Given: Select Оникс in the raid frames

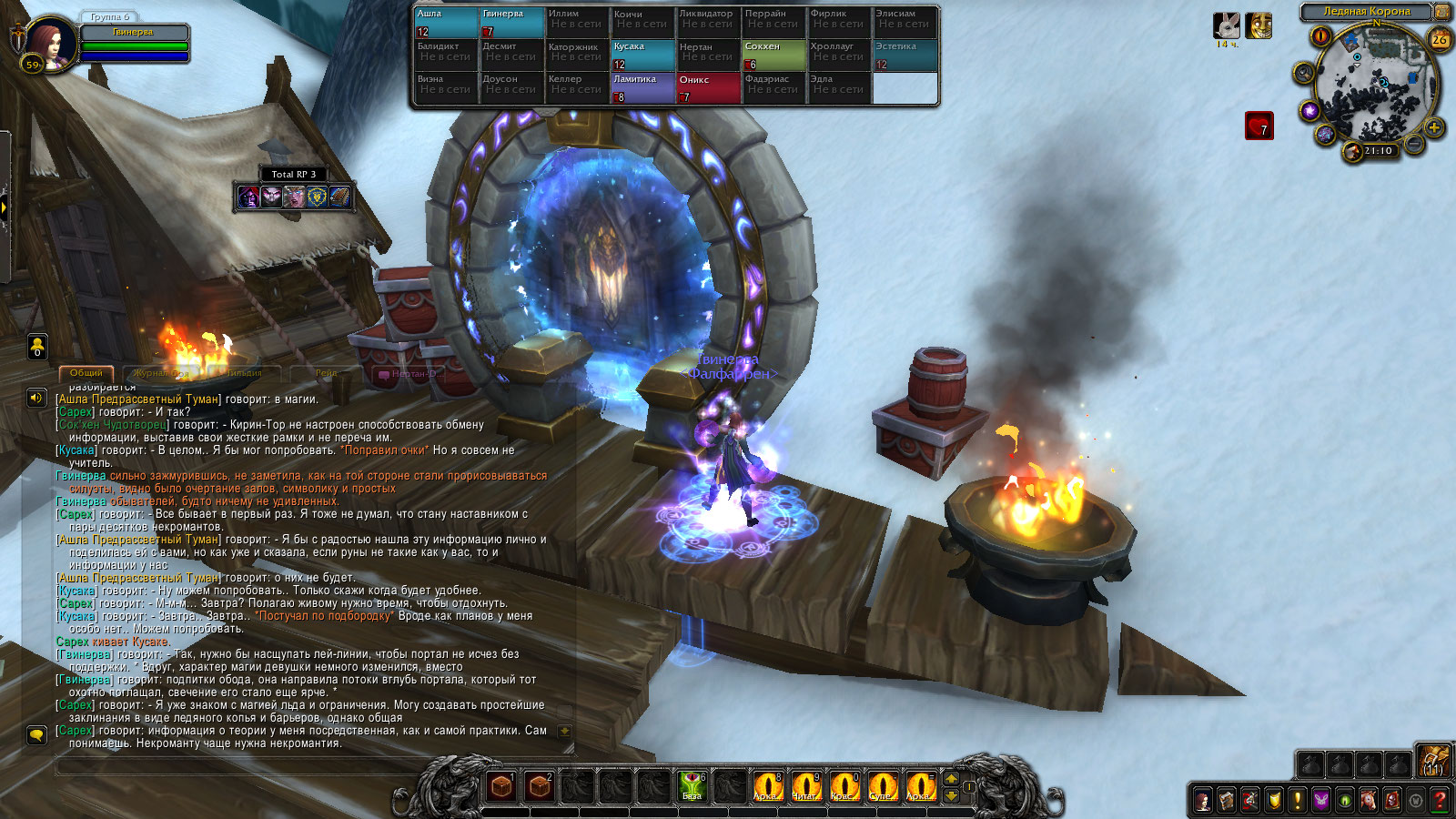Looking at the screenshot, I should (708, 88).
